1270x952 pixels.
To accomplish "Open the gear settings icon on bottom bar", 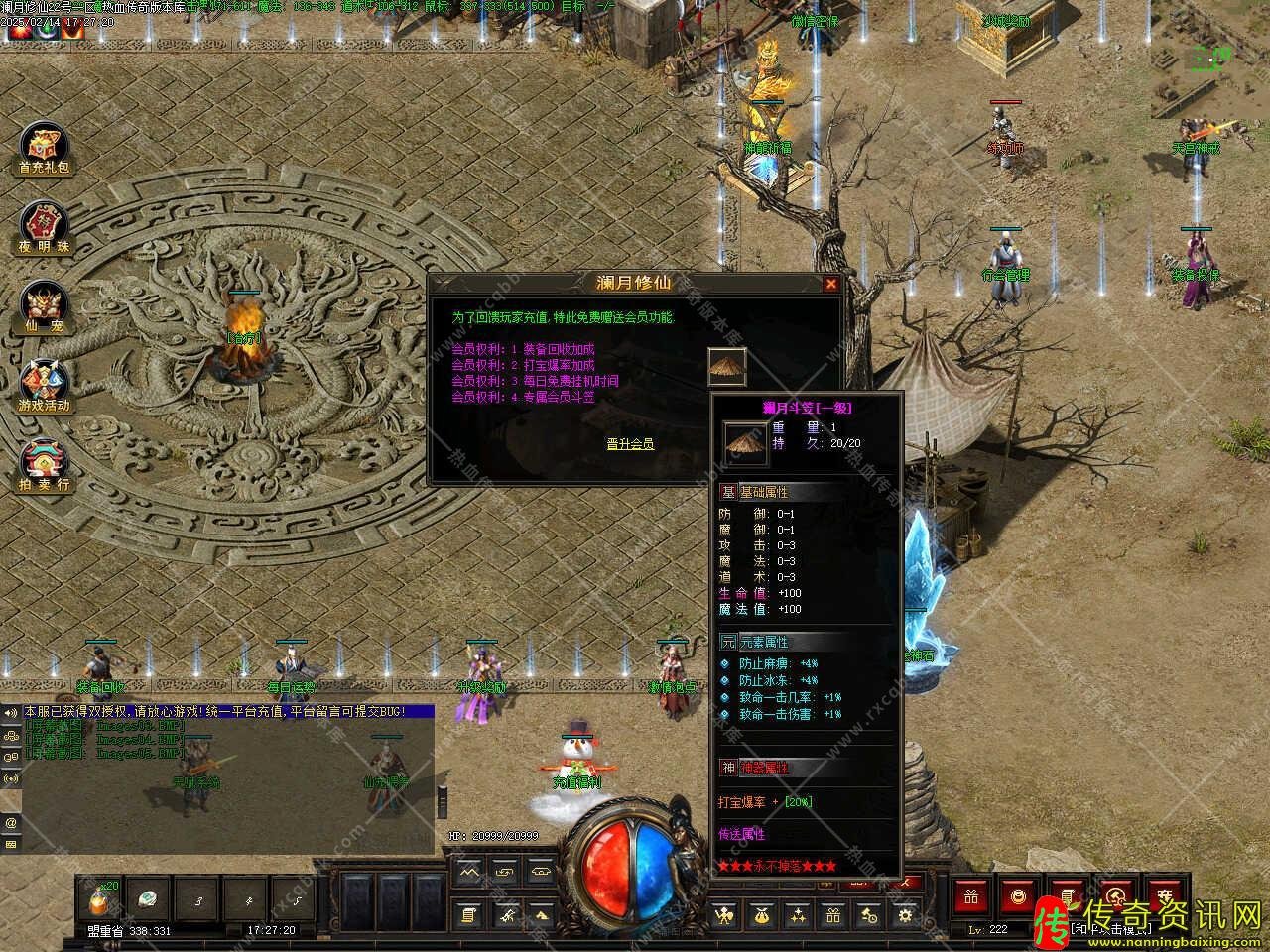I will (x=905, y=915).
